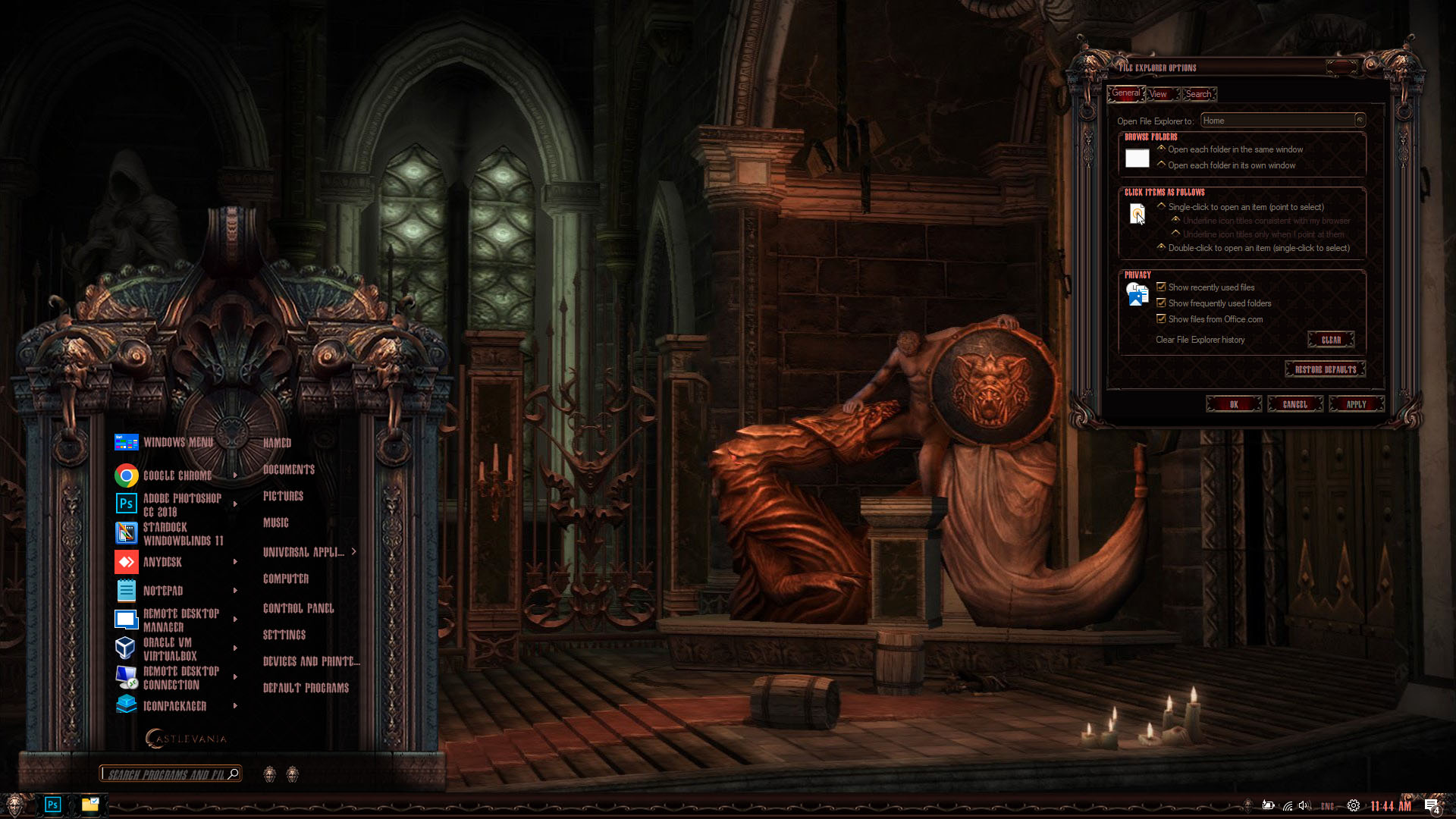Screen dimensions: 1456x819
Task: Launch Google Chrome from the start menu
Action: pos(177,475)
